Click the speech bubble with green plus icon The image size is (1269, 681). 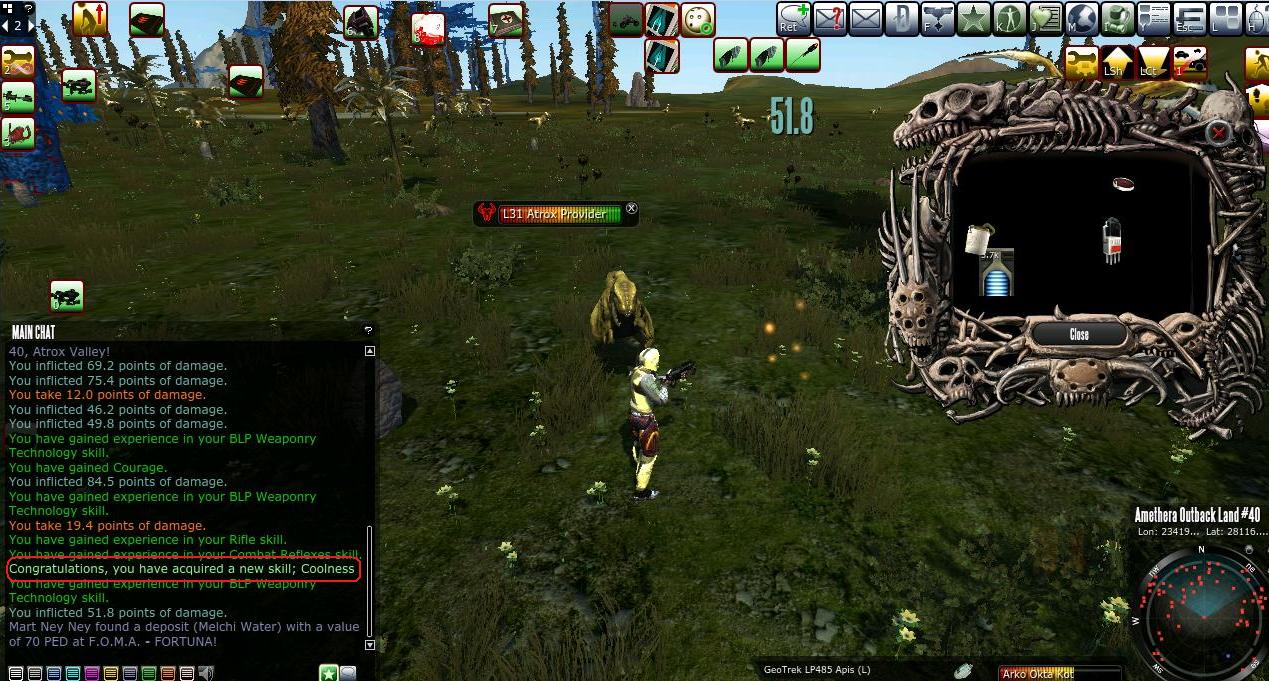point(794,18)
